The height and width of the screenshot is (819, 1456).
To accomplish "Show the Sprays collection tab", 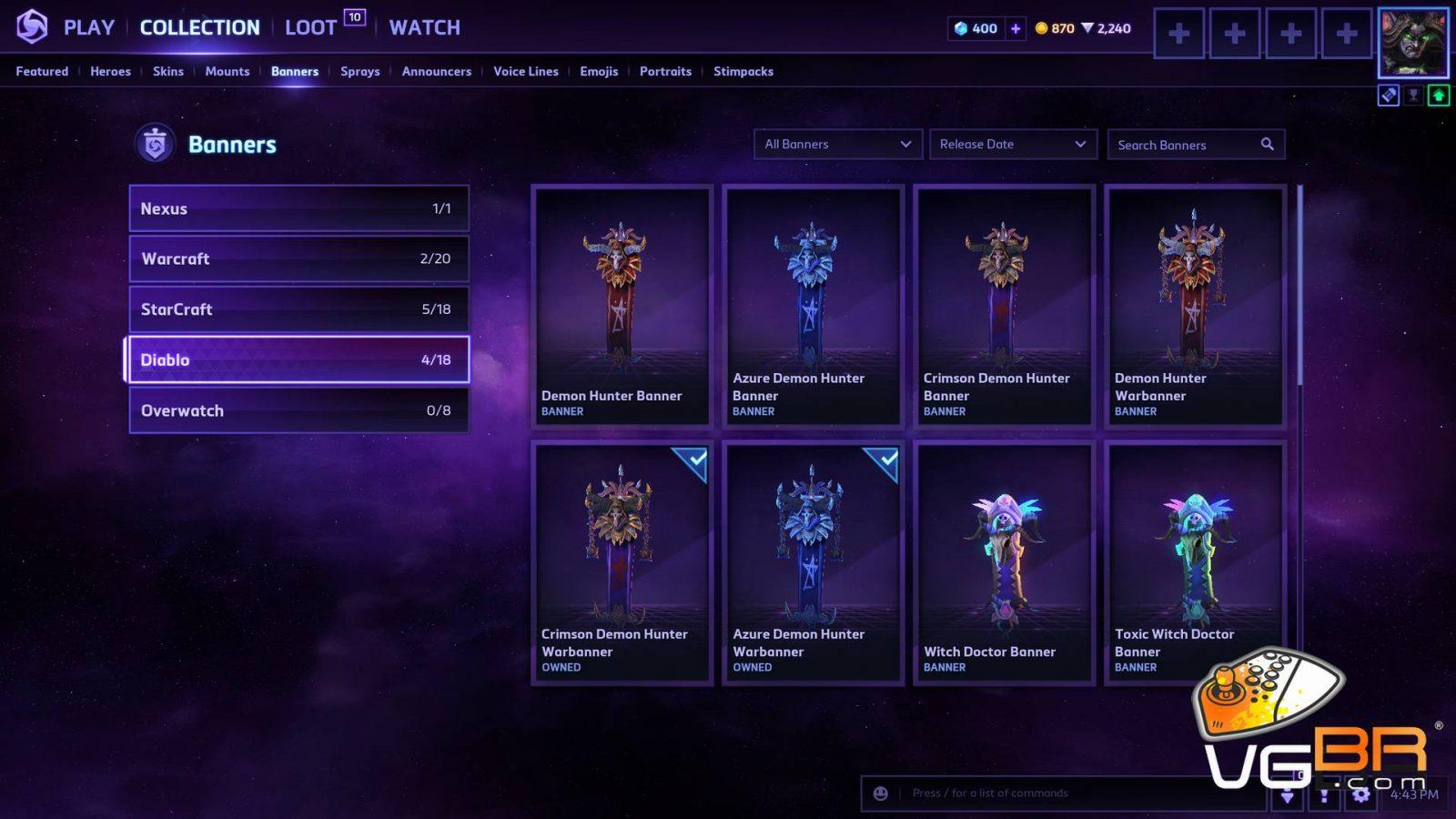I will coord(359,71).
